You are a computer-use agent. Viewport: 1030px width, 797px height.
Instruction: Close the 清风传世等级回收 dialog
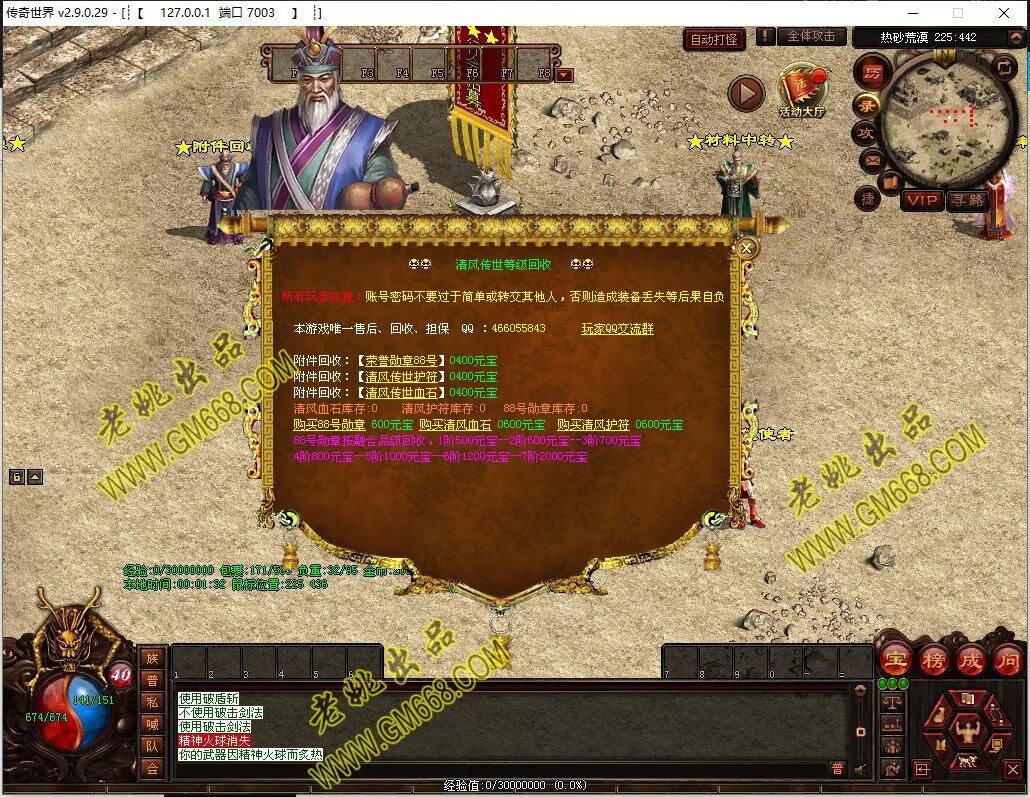pyautogui.click(x=746, y=247)
